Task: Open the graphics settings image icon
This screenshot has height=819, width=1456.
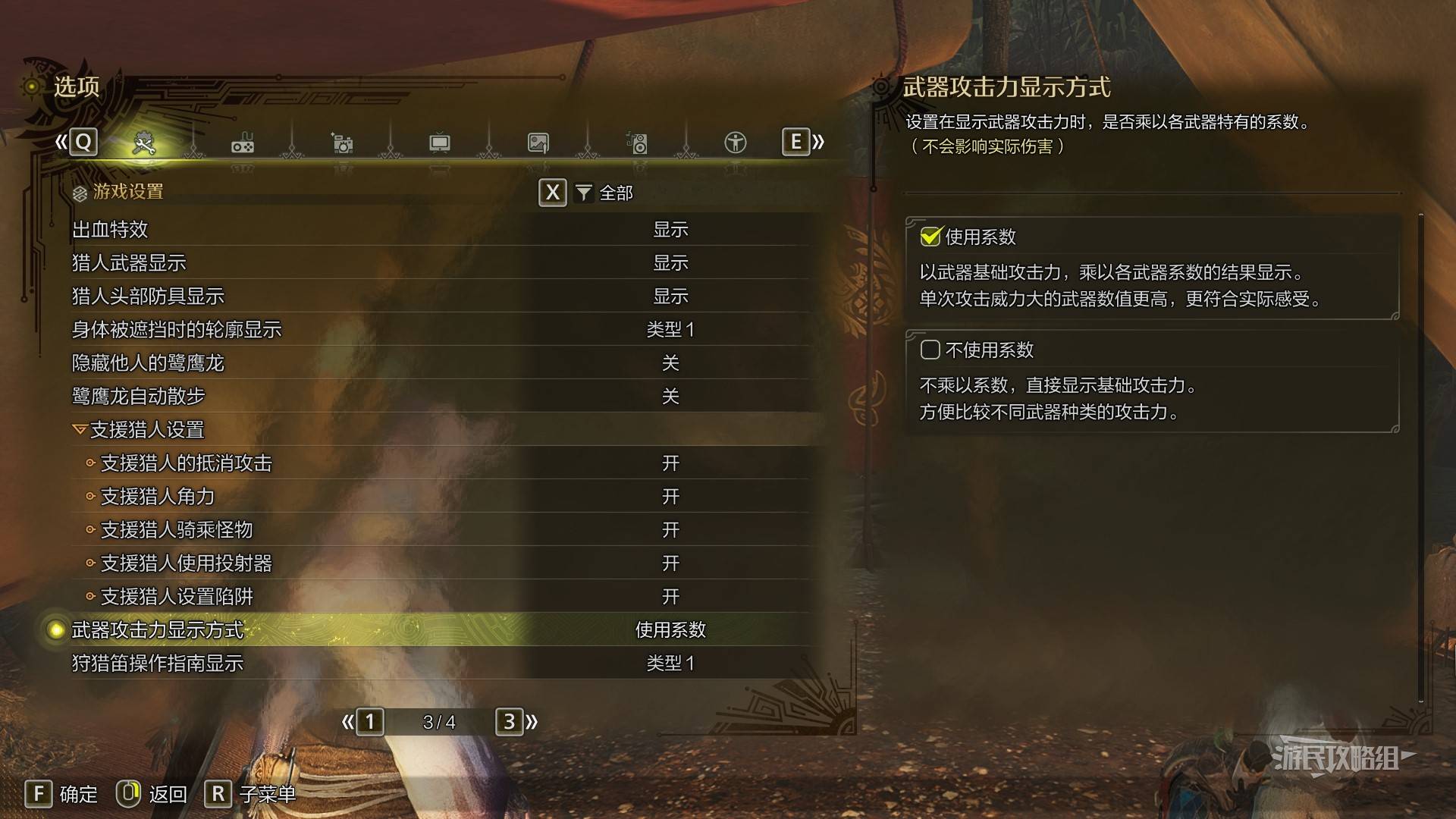Action: coord(538,143)
